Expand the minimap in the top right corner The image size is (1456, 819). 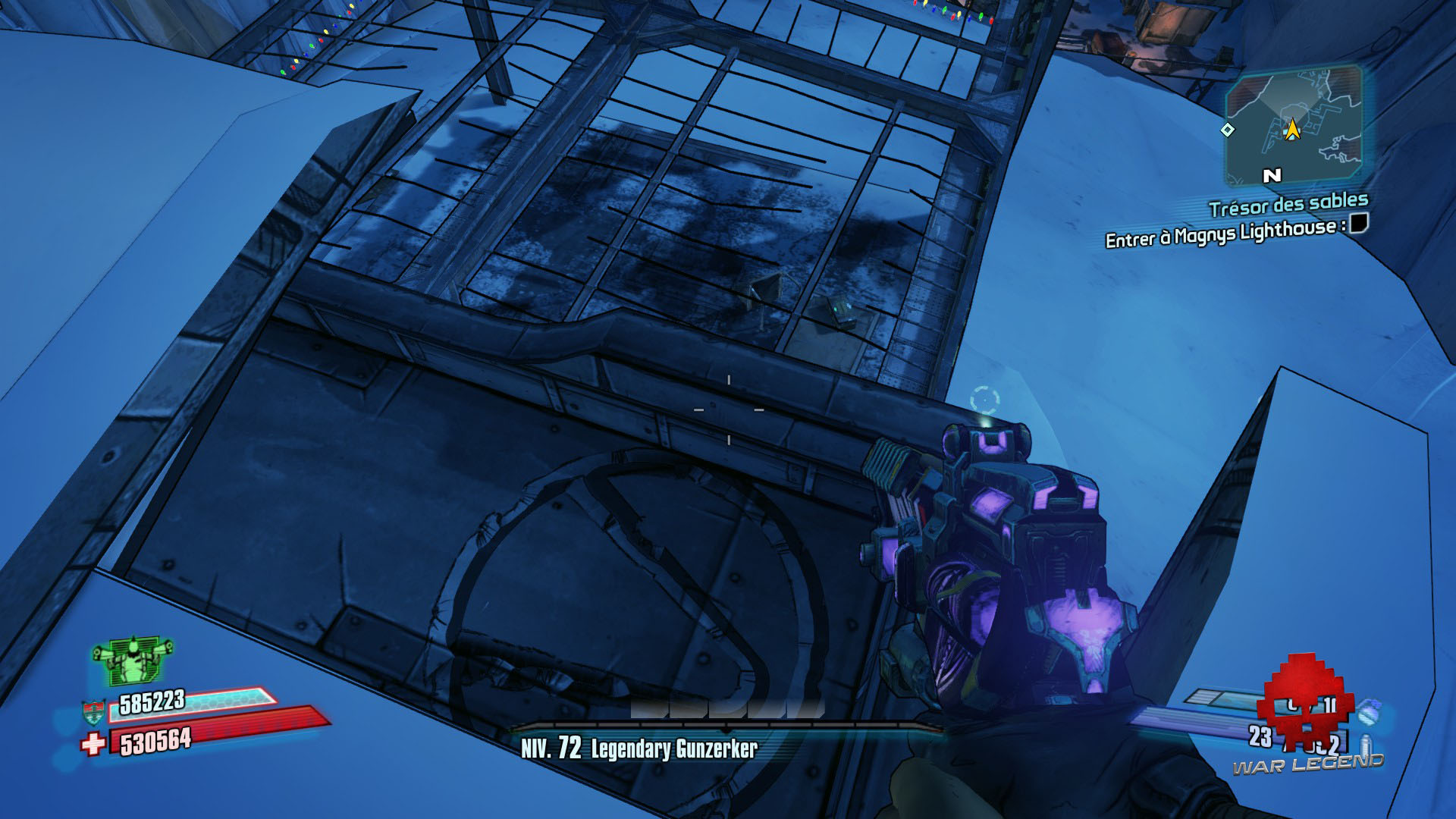click(x=1294, y=125)
